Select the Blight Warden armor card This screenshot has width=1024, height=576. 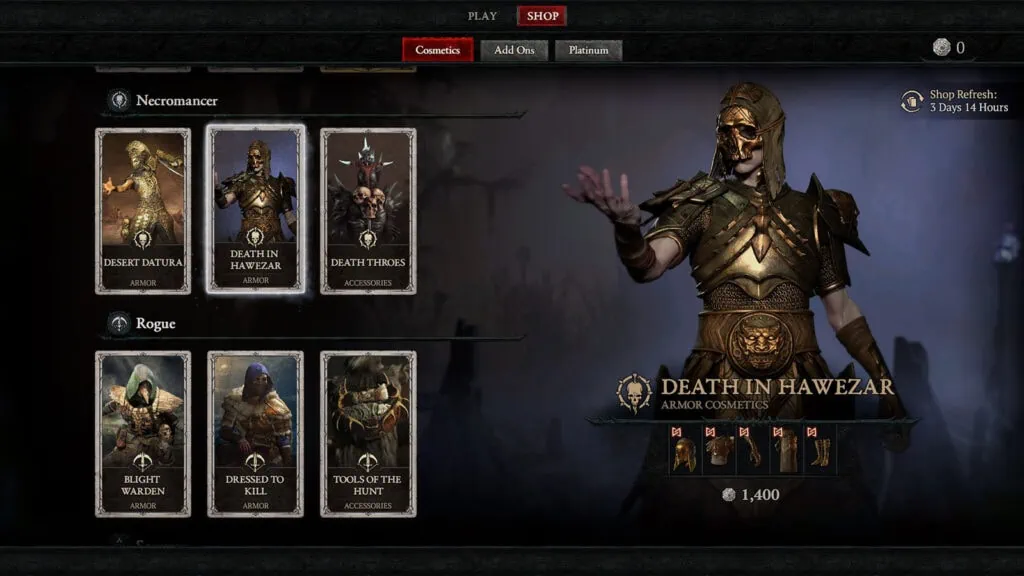pos(143,433)
